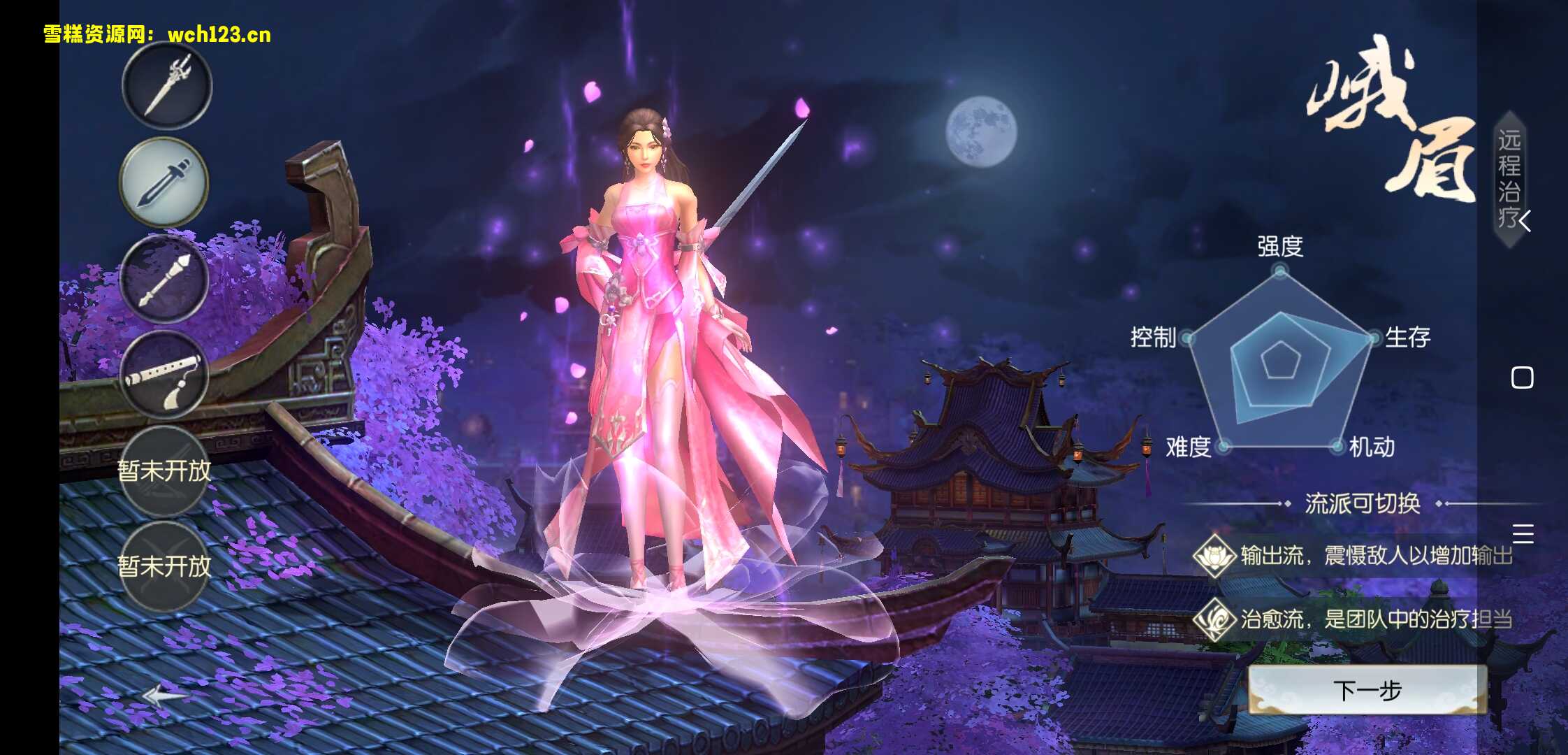Viewport: 1568px width, 755px height.
Task: Pick the staff weapon class icon
Action: 164,280
